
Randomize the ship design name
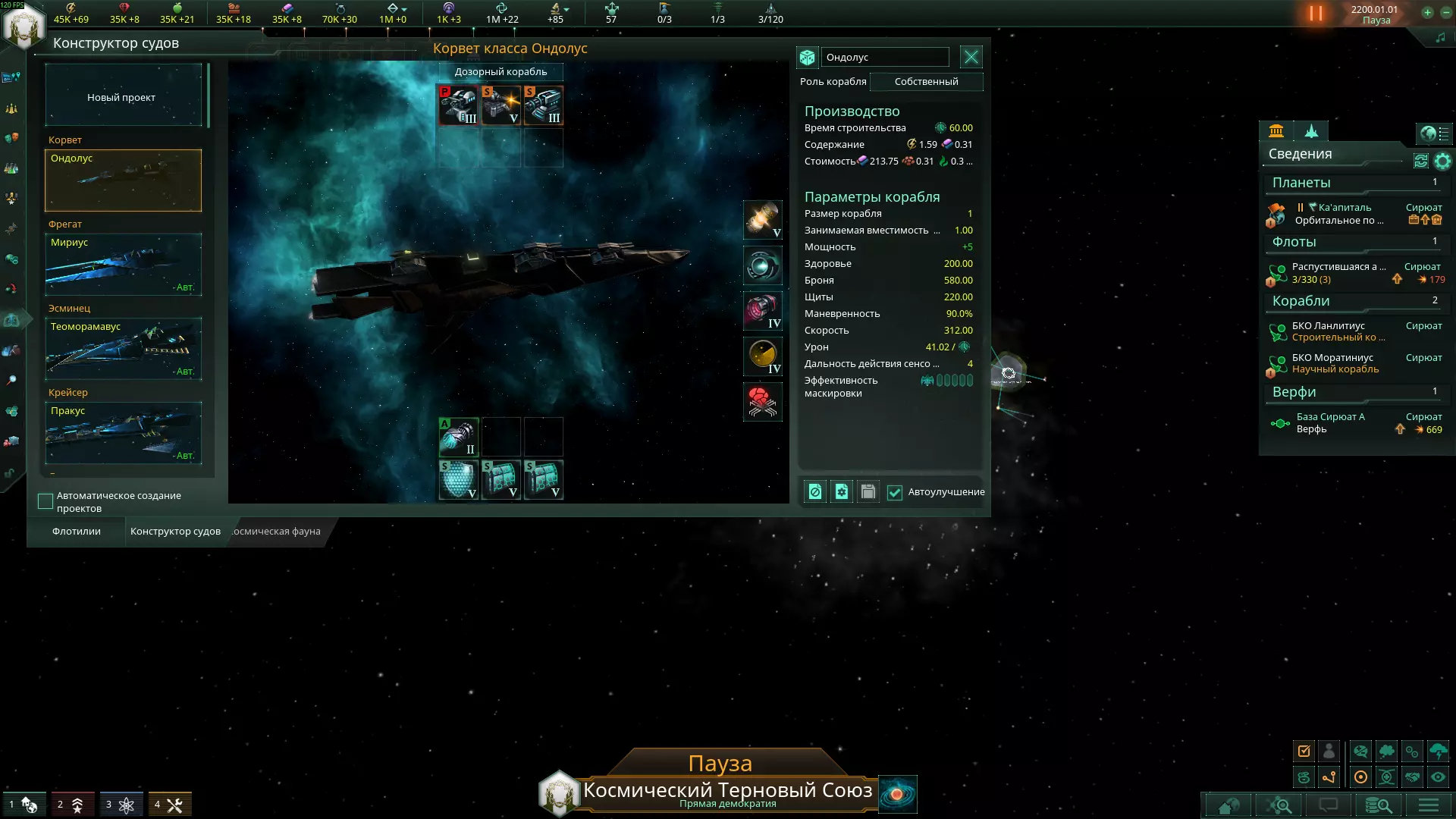[x=807, y=57]
